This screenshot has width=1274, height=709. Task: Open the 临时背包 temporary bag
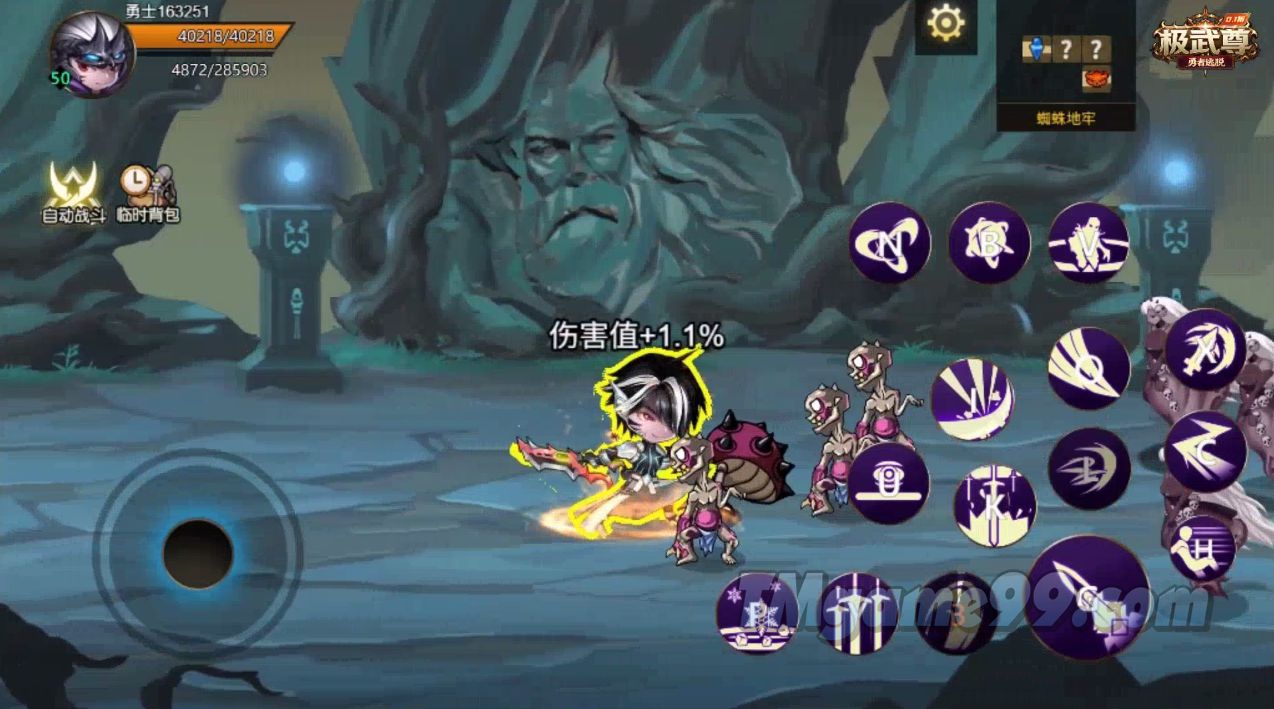tap(147, 192)
